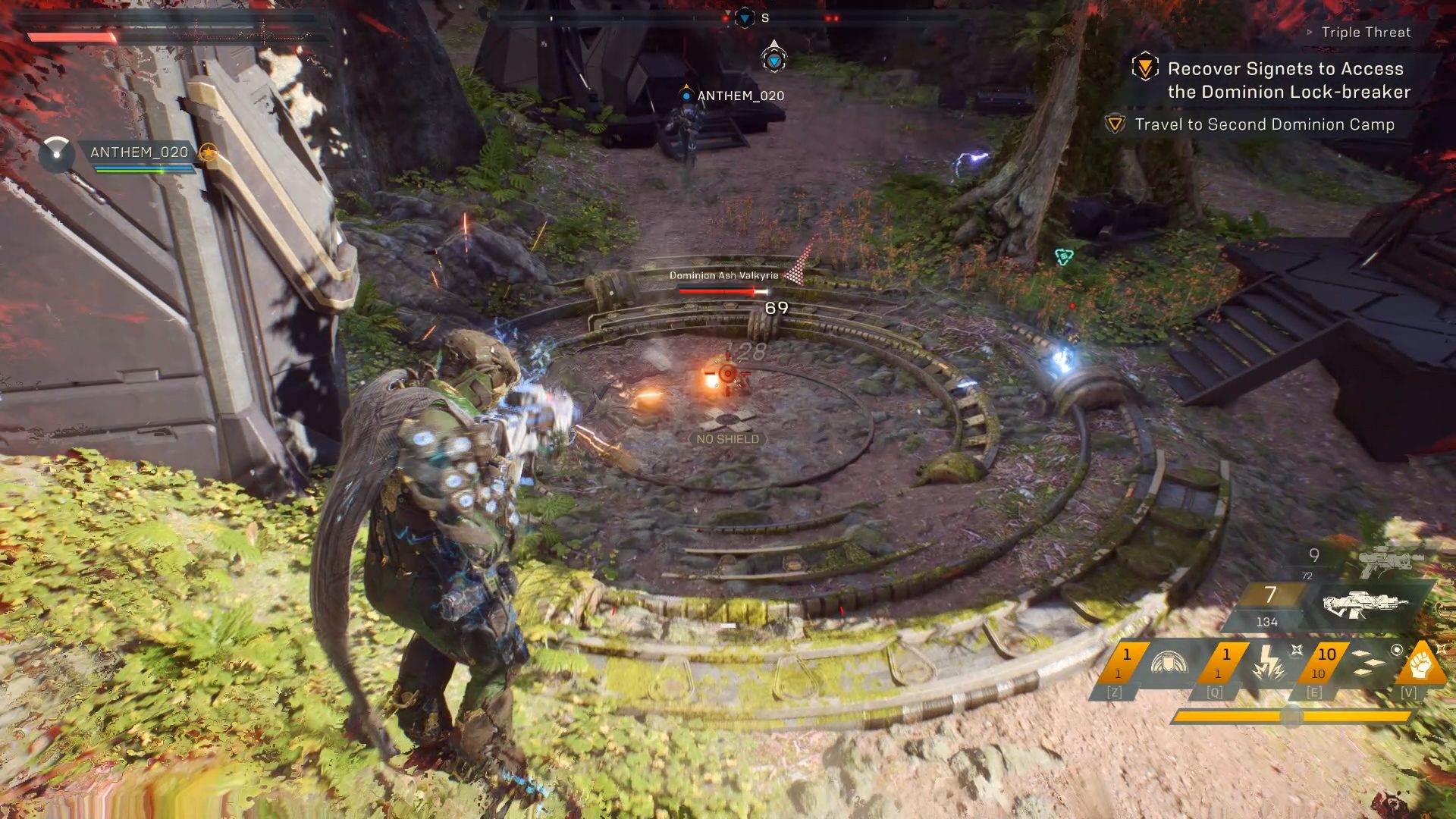The width and height of the screenshot is (1456, 819).
Task: Toggle the triangle waypoint beside Travel objective
Action: [1114, 124]
